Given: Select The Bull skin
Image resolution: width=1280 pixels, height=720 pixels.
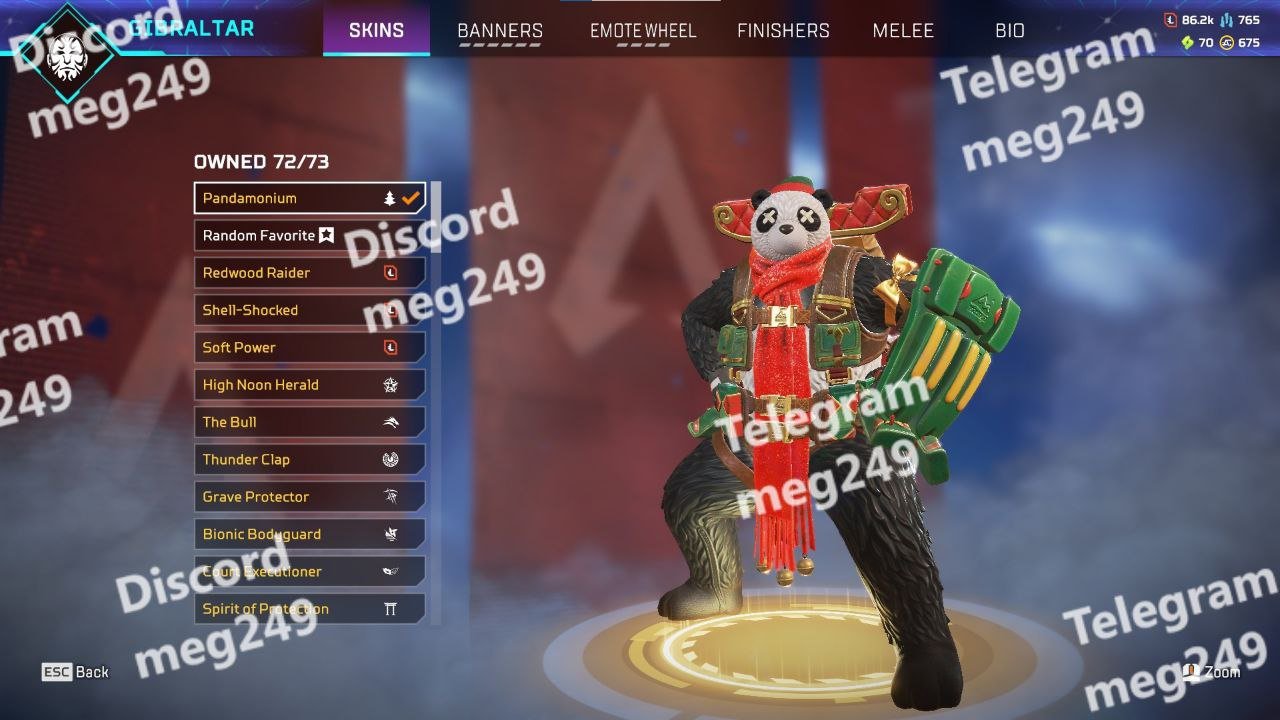Looking at the screenshot, I should pos(309,422).
